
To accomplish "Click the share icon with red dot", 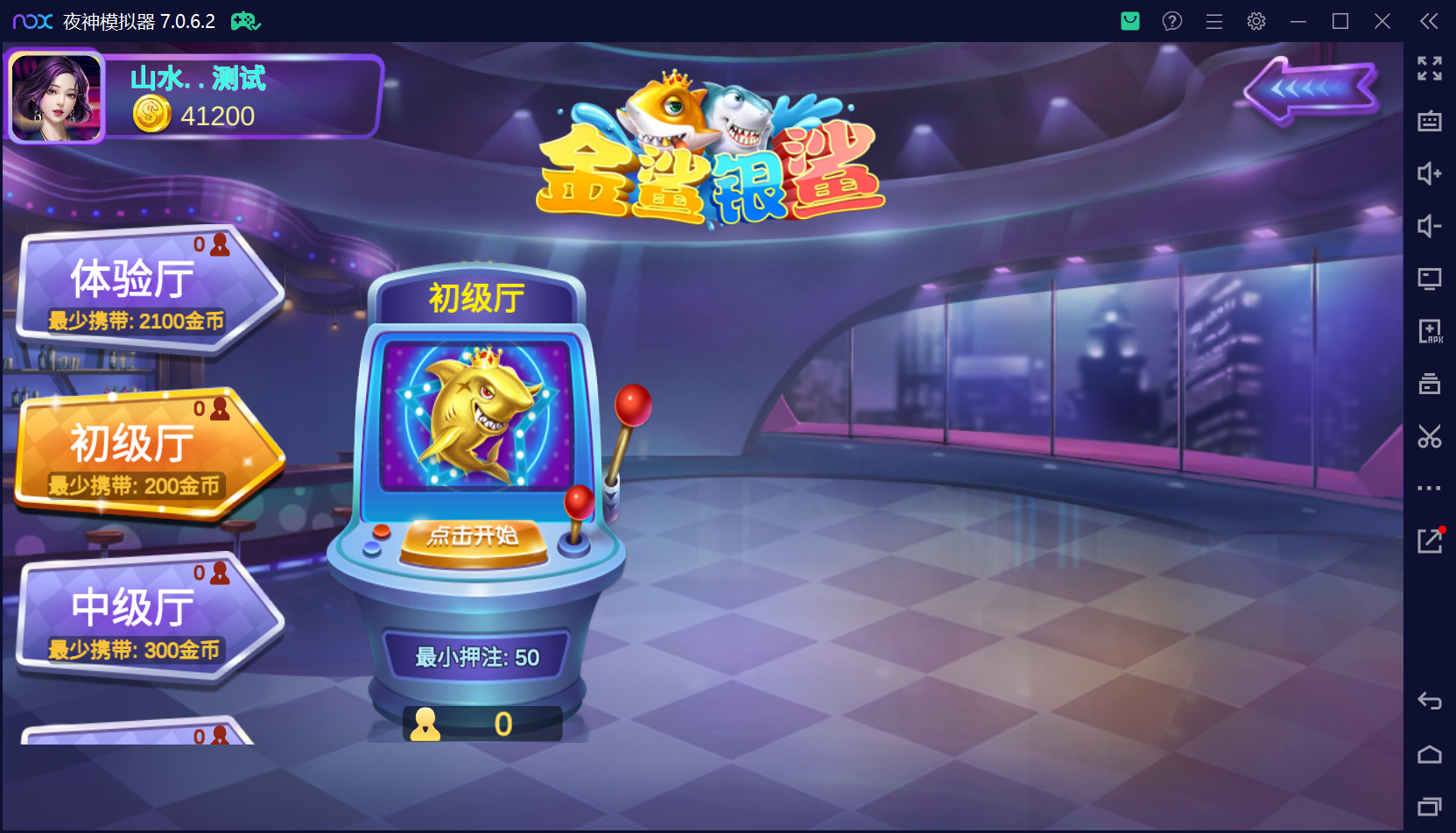I will tap(1429, 541).
